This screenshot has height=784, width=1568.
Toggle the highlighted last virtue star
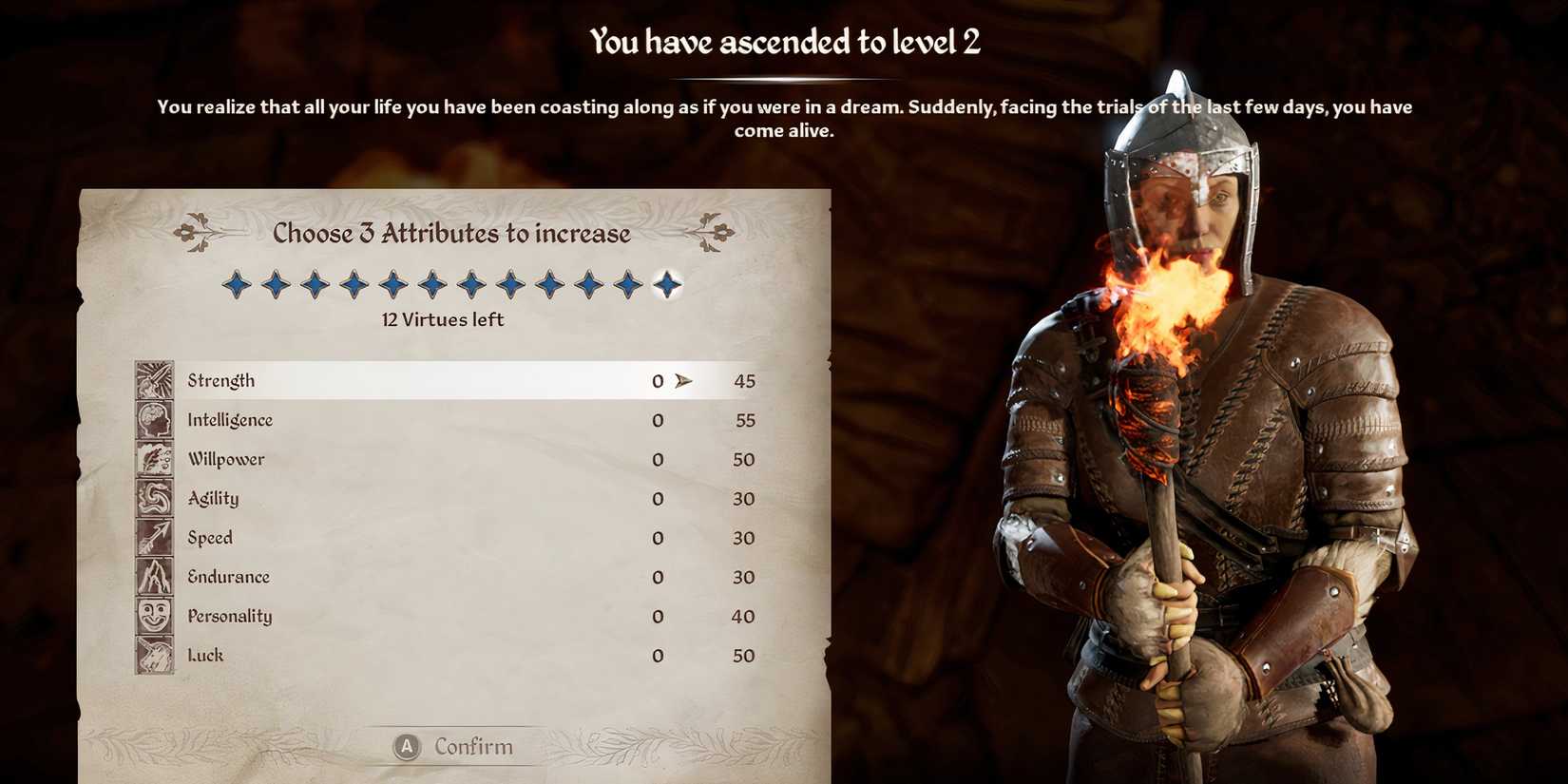pos(668,284)
